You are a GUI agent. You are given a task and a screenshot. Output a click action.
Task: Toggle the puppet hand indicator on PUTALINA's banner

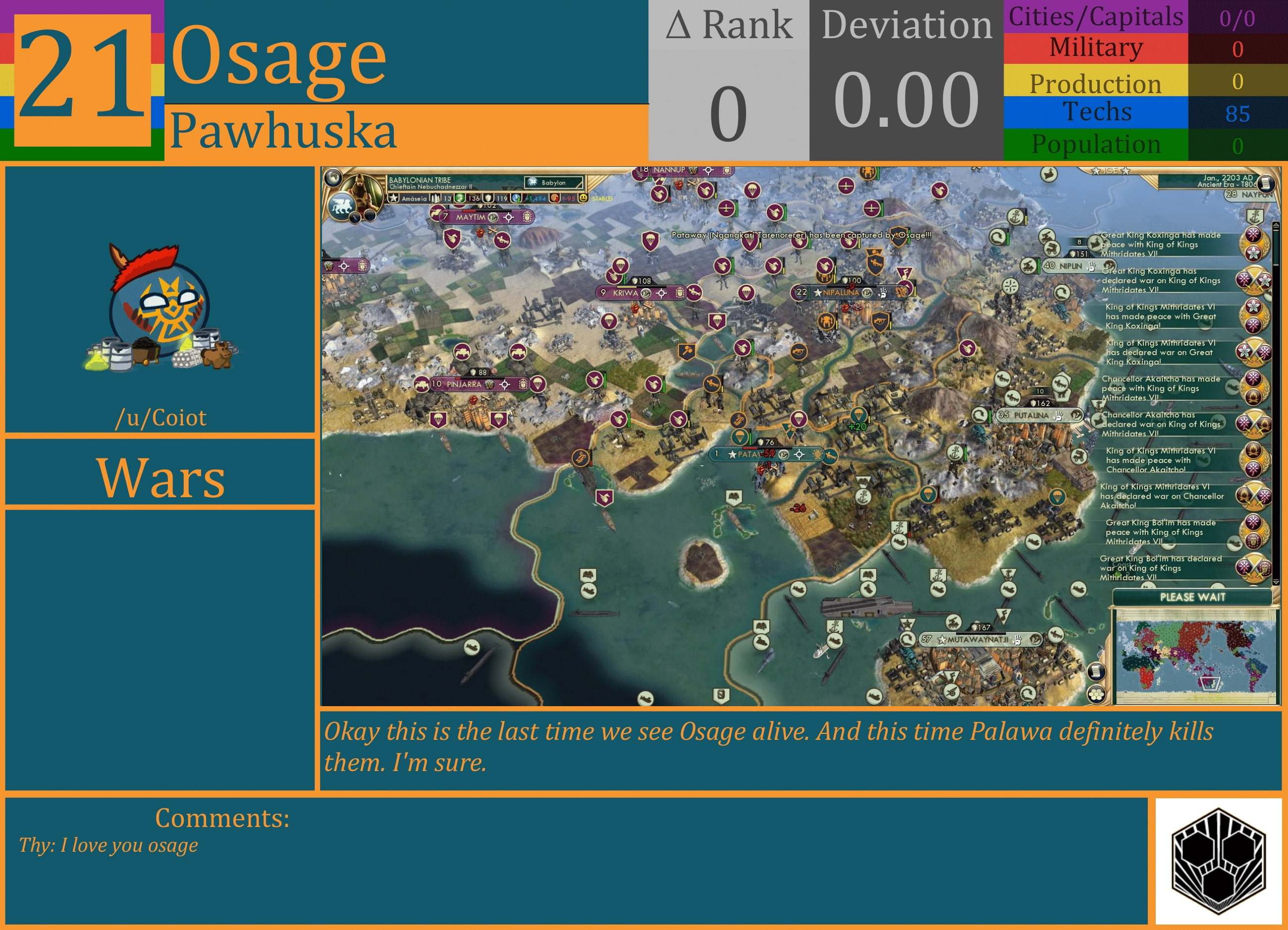pyautogui.click(x=1058, y=415)
